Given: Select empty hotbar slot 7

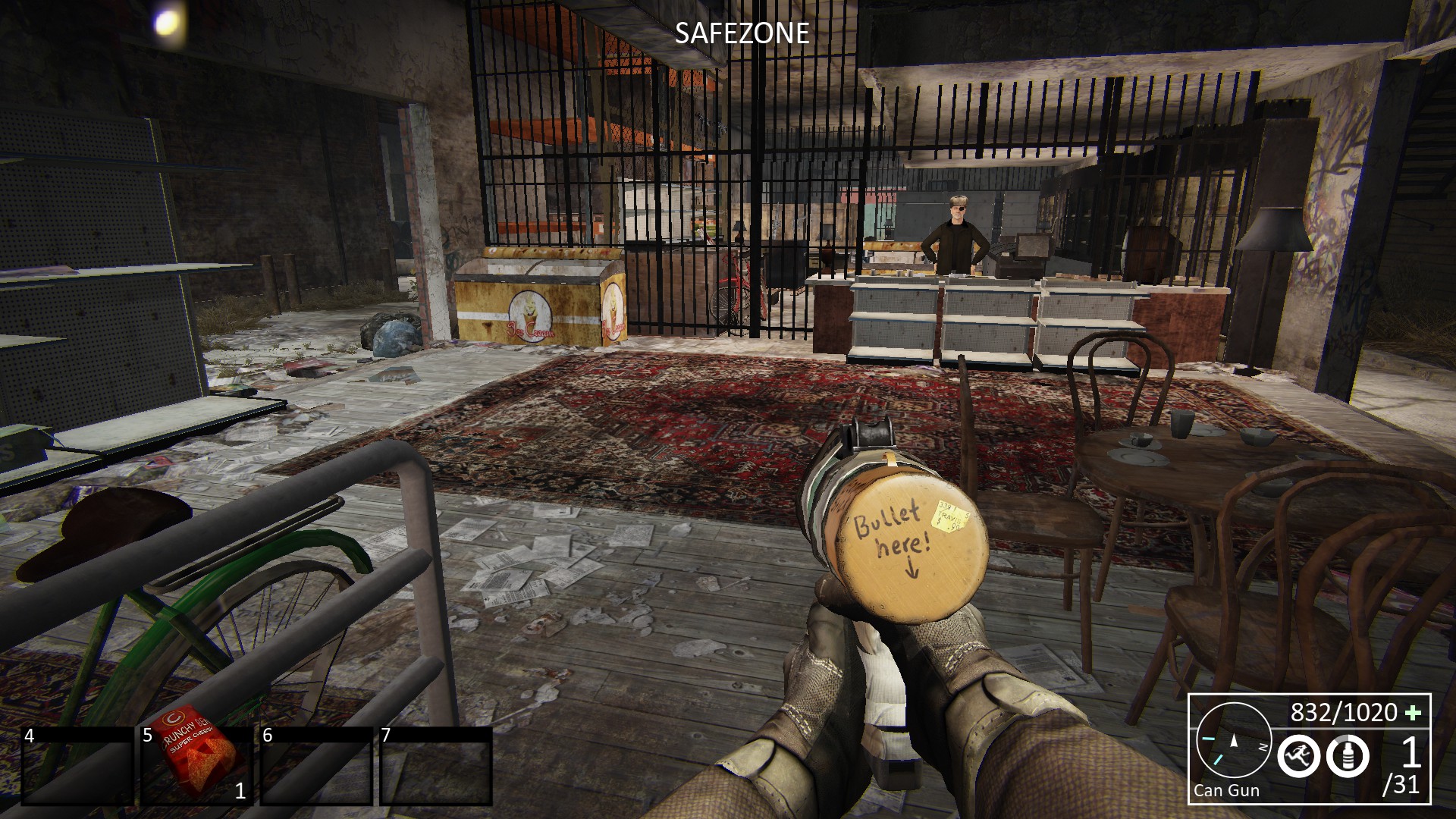Looking at the screenshot, I should pyautogui.click(x=435, y=766).
